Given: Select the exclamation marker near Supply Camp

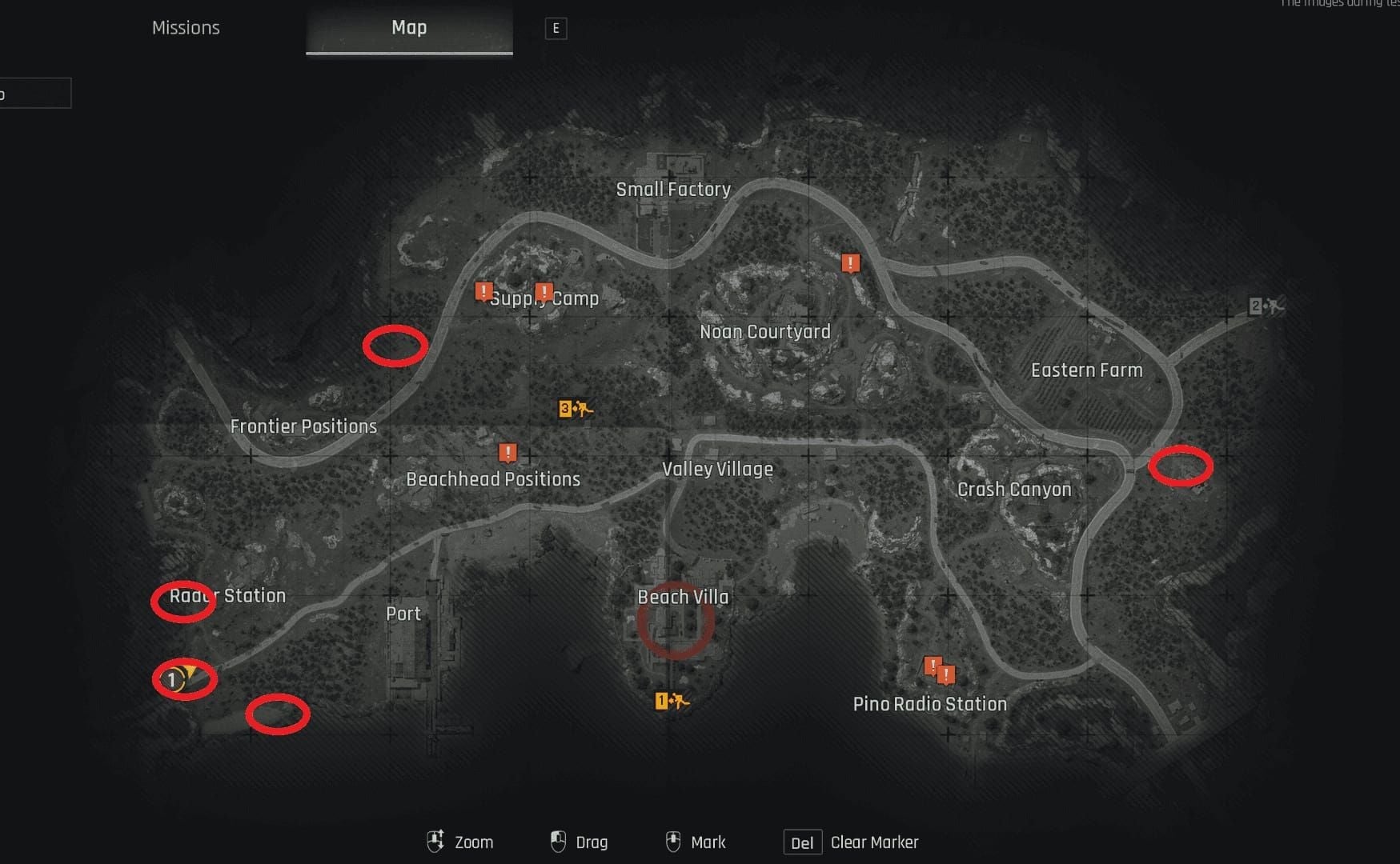Looking at the screenshot, I should tap(483, 292).
